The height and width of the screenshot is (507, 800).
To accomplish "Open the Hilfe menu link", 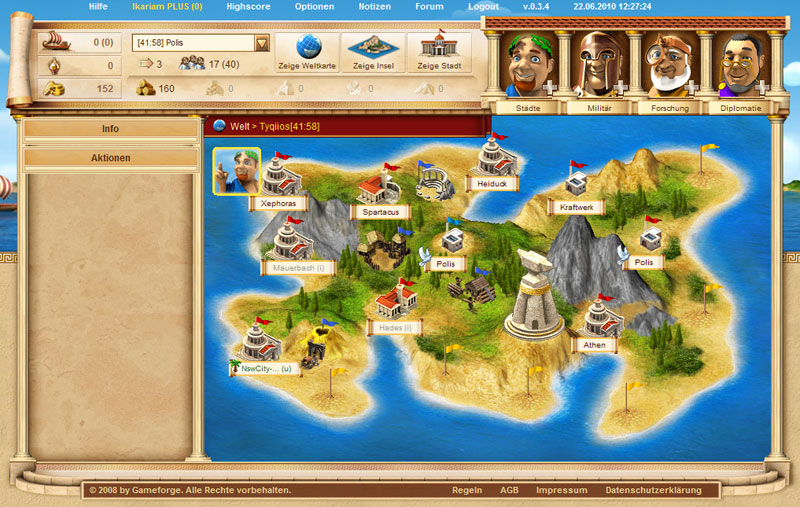I will coord(98,6).
